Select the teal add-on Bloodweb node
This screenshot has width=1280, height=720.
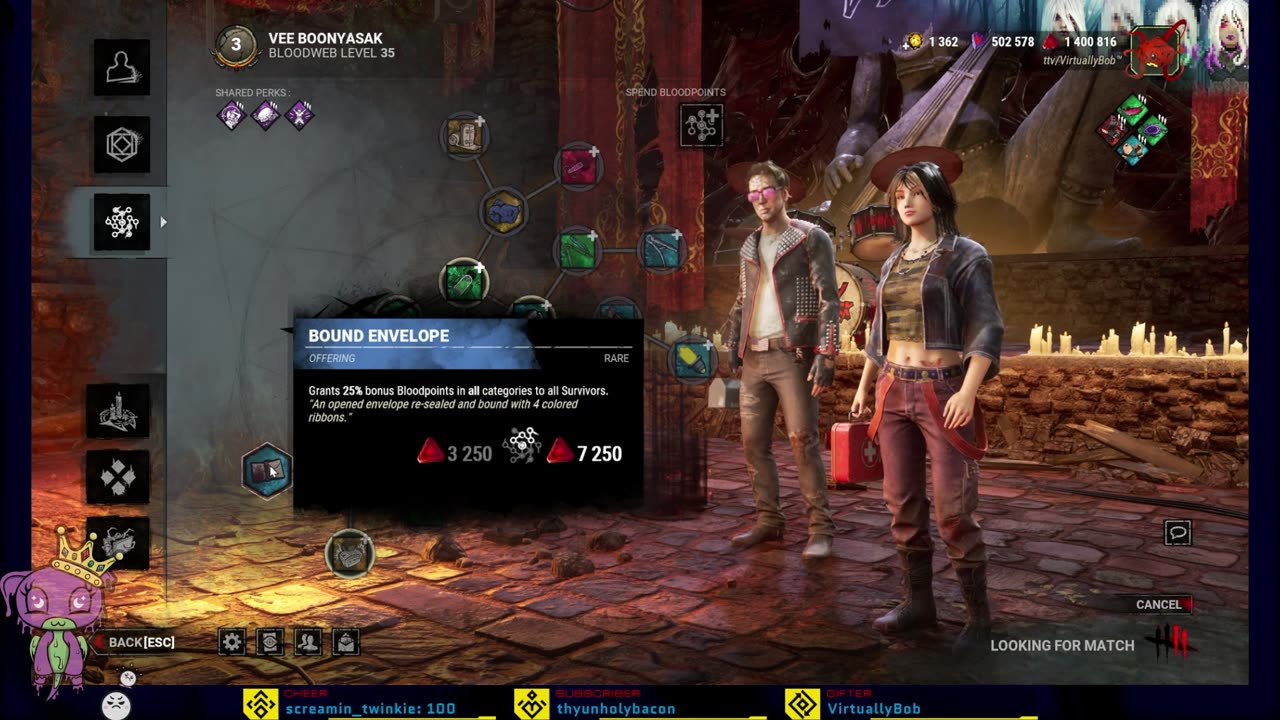click(x=660, y=250)
